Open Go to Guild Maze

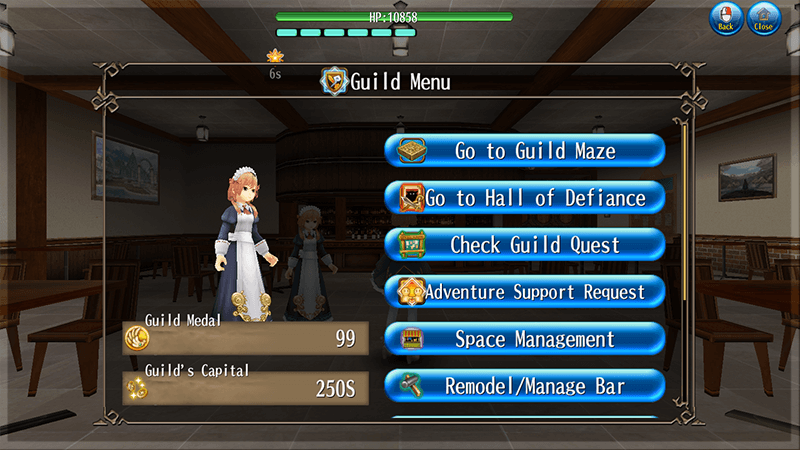[525, 151]
